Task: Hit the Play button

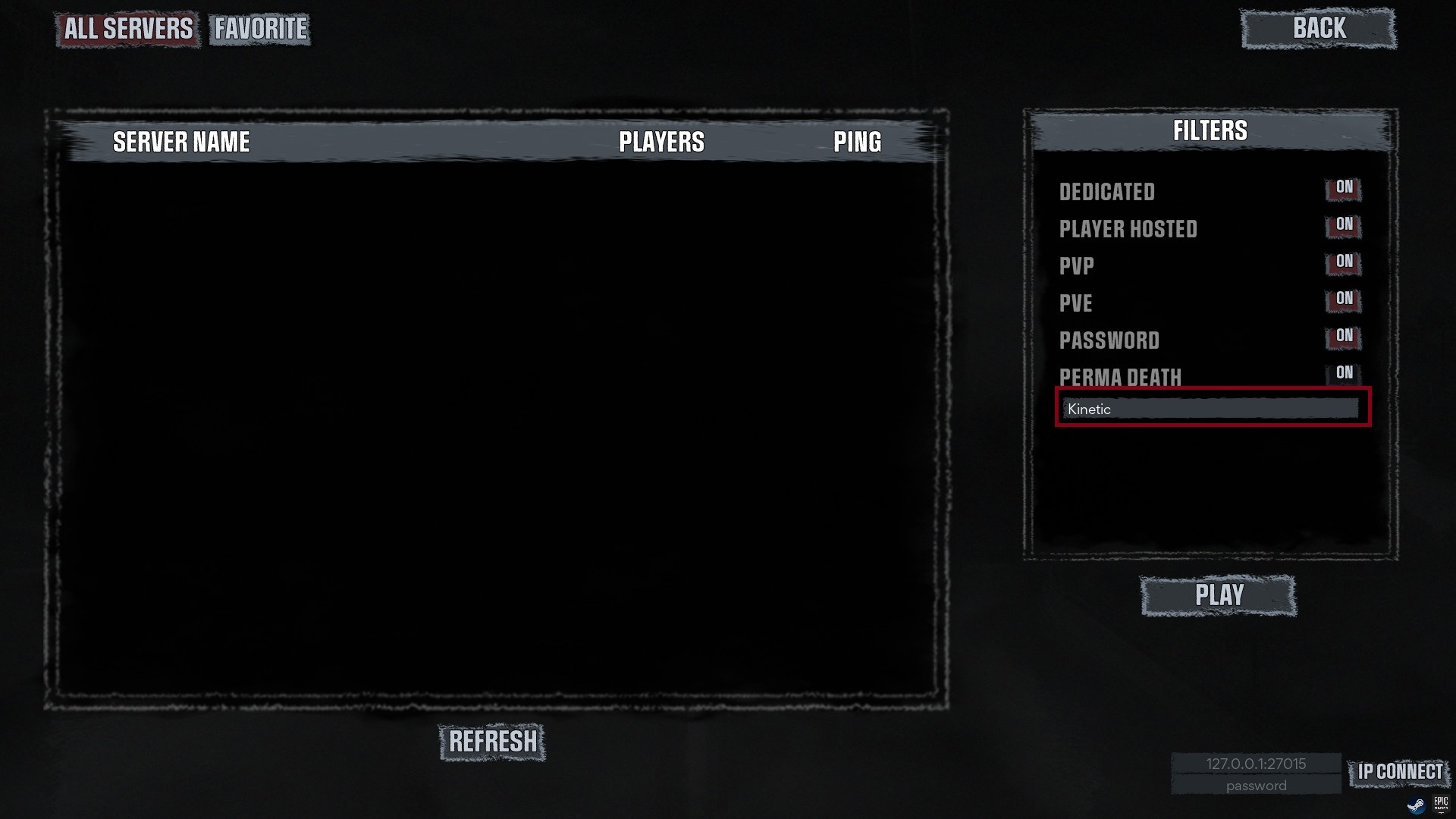Action: (x=1219, y=595)
